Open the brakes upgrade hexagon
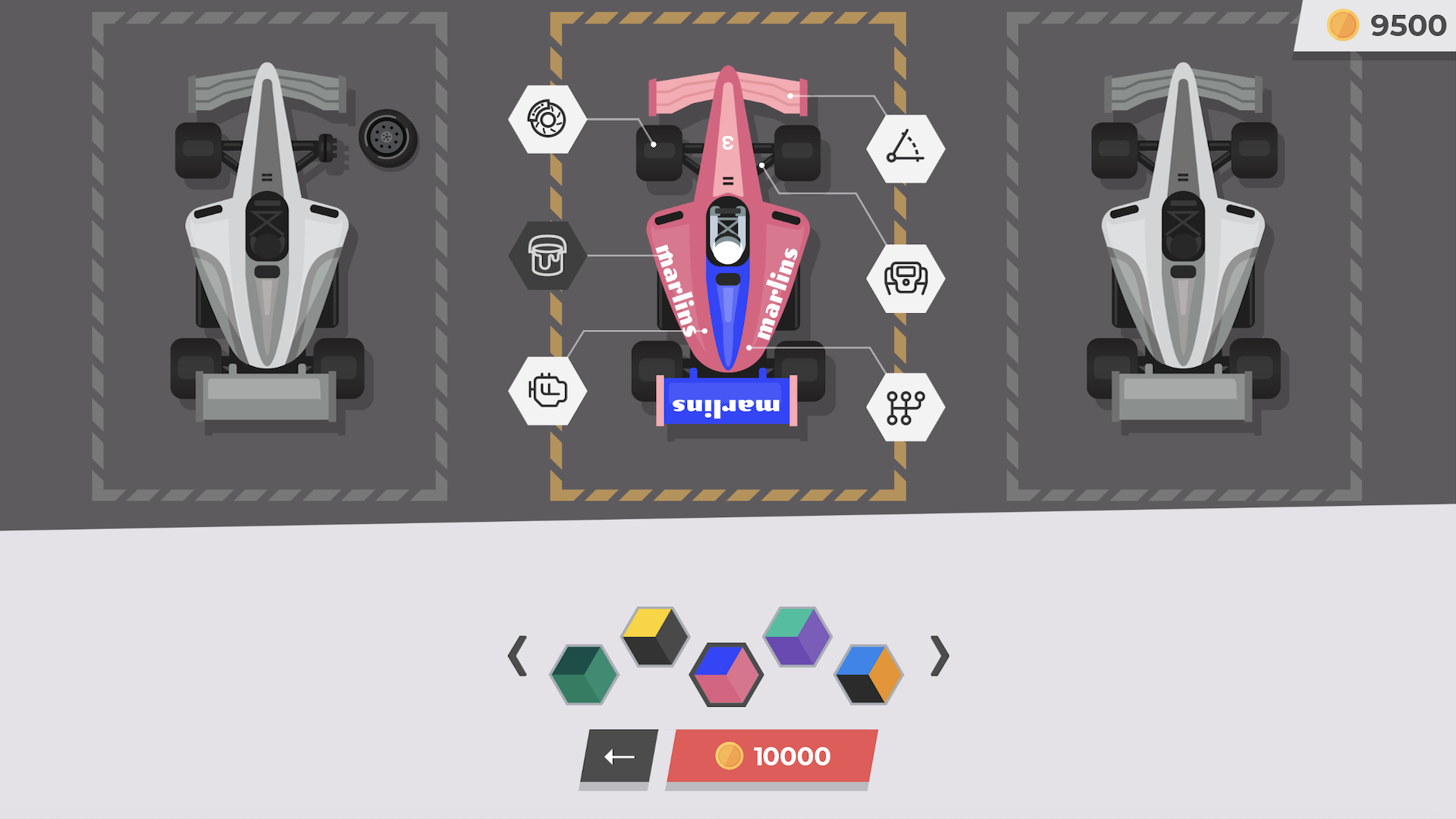Viewport: 1456px width, 819px height. pyautogui.click(x=548, y=119)
